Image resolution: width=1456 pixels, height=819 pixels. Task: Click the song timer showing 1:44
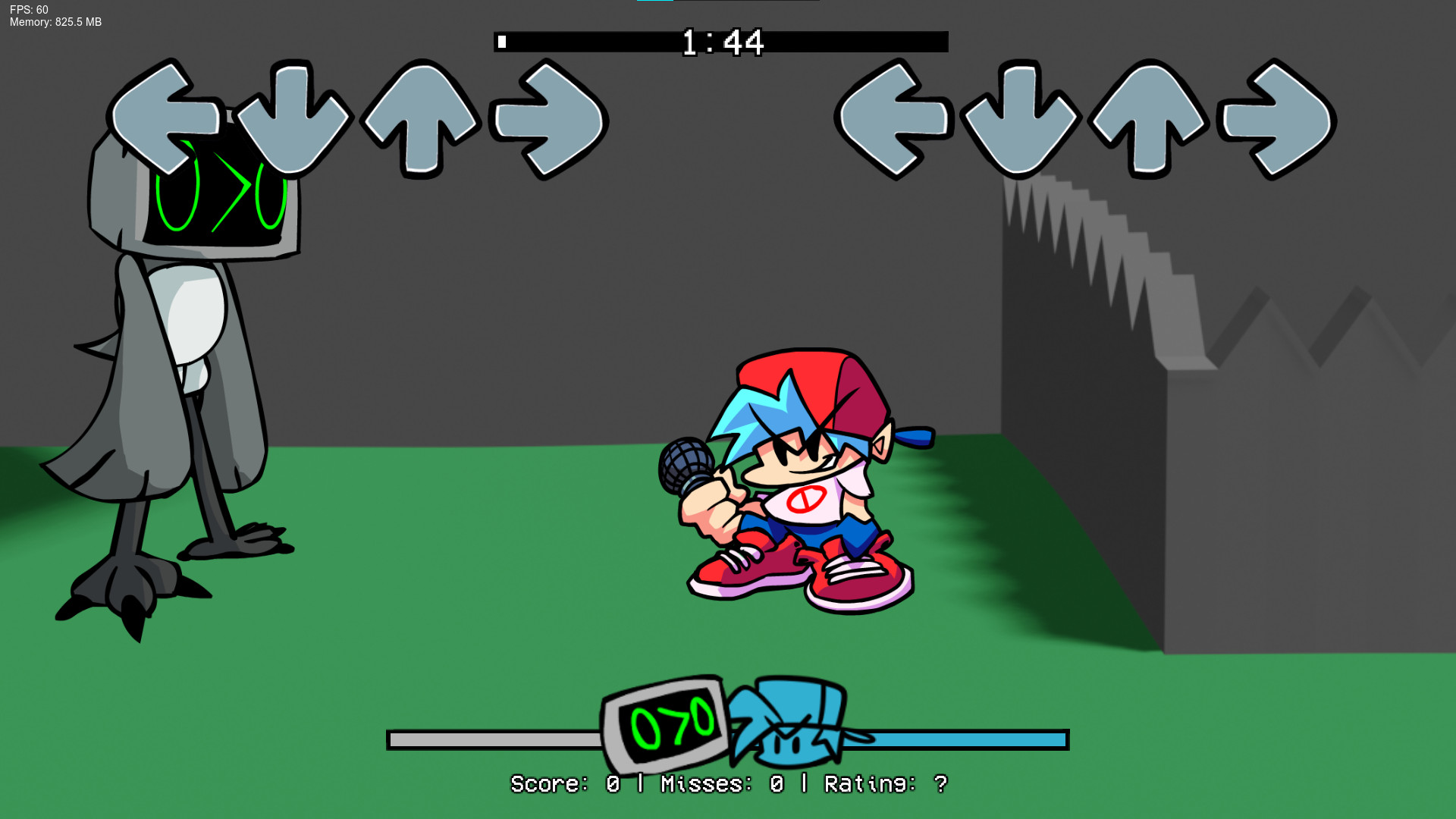[x=722, y=43]
